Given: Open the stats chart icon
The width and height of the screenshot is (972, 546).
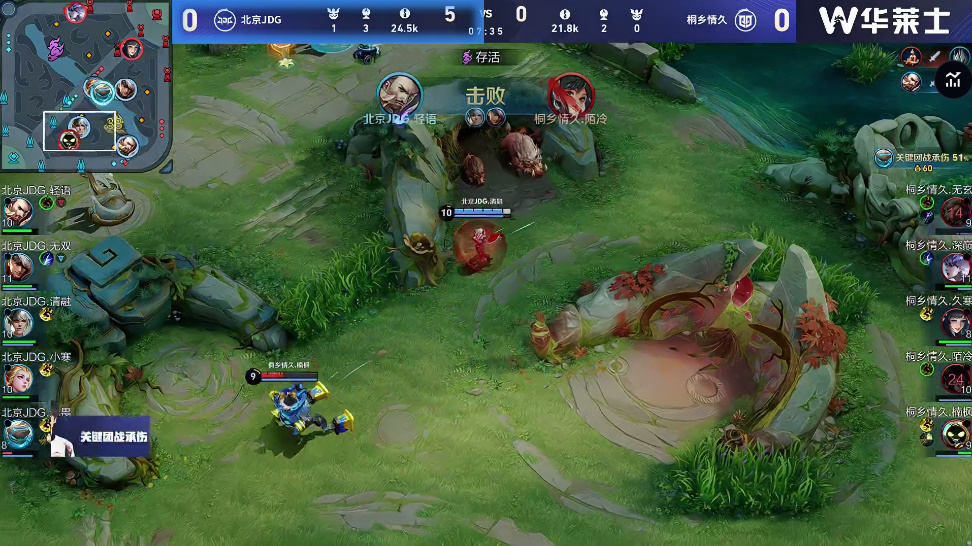Looking at the screenshot, I should pyautogui.click(x=950, y=79).
